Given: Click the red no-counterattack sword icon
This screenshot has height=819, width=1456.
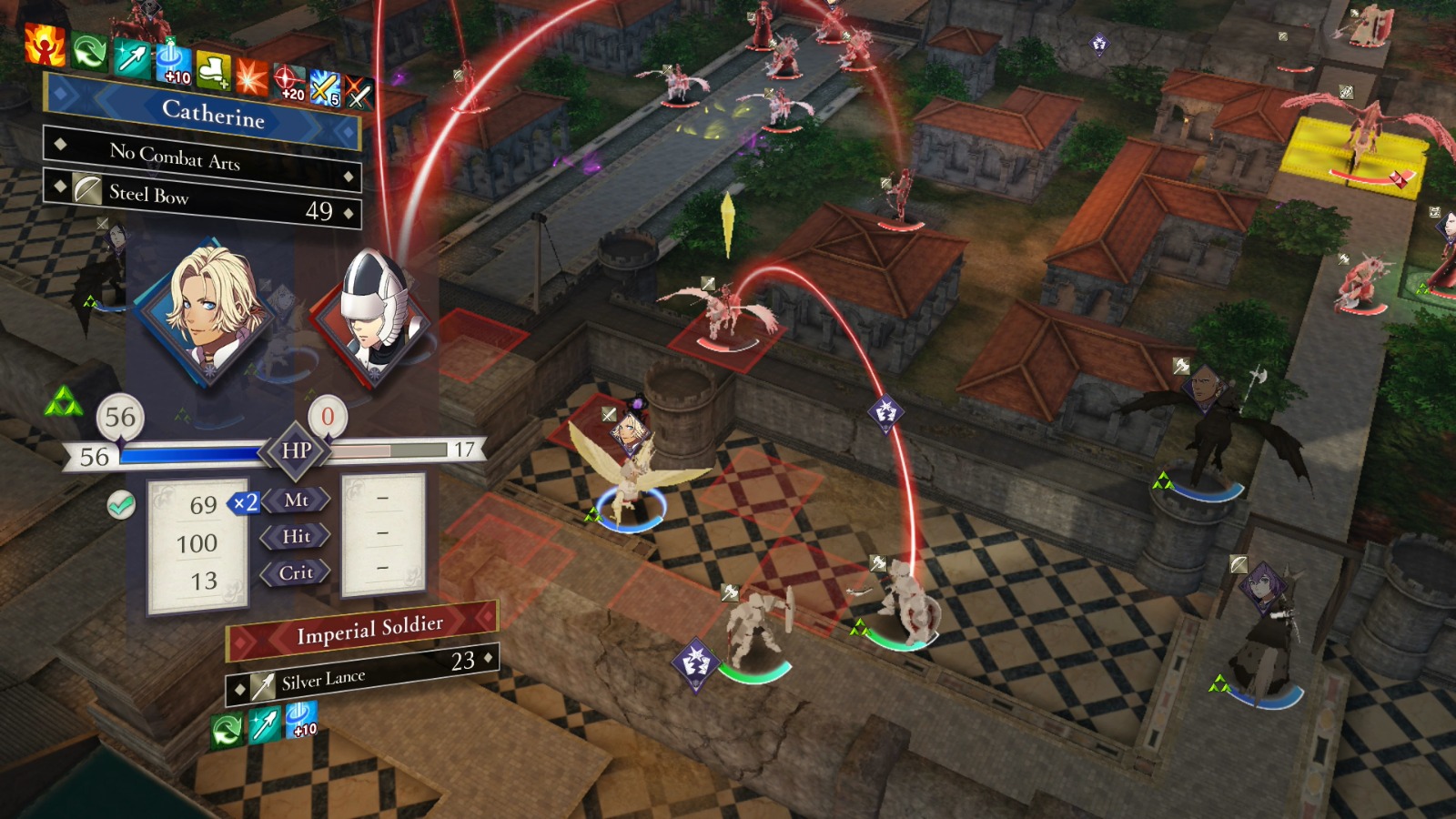Looking at the screenshot, I should click(x=359, y=92).
